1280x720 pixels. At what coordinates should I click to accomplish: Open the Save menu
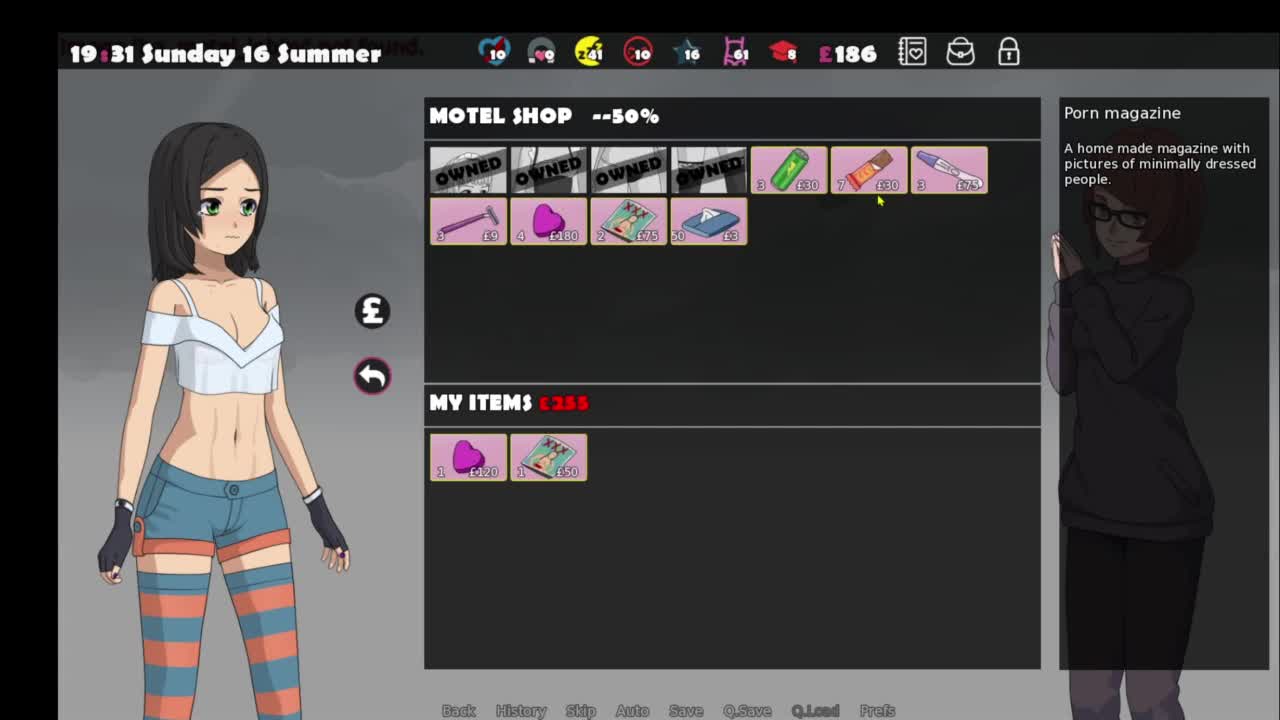coord(686,710)
